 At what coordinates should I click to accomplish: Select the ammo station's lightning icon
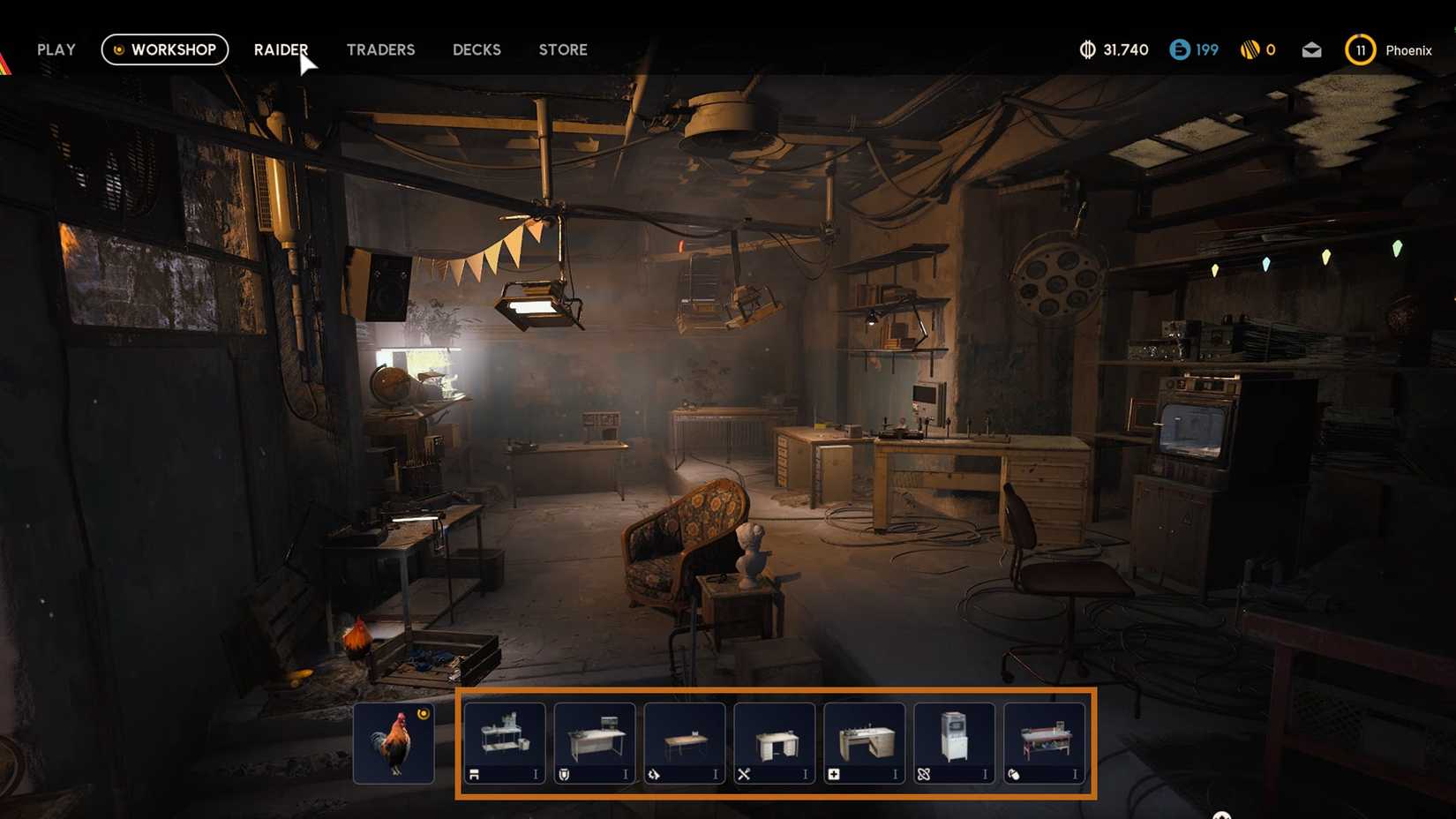point(655,773)
